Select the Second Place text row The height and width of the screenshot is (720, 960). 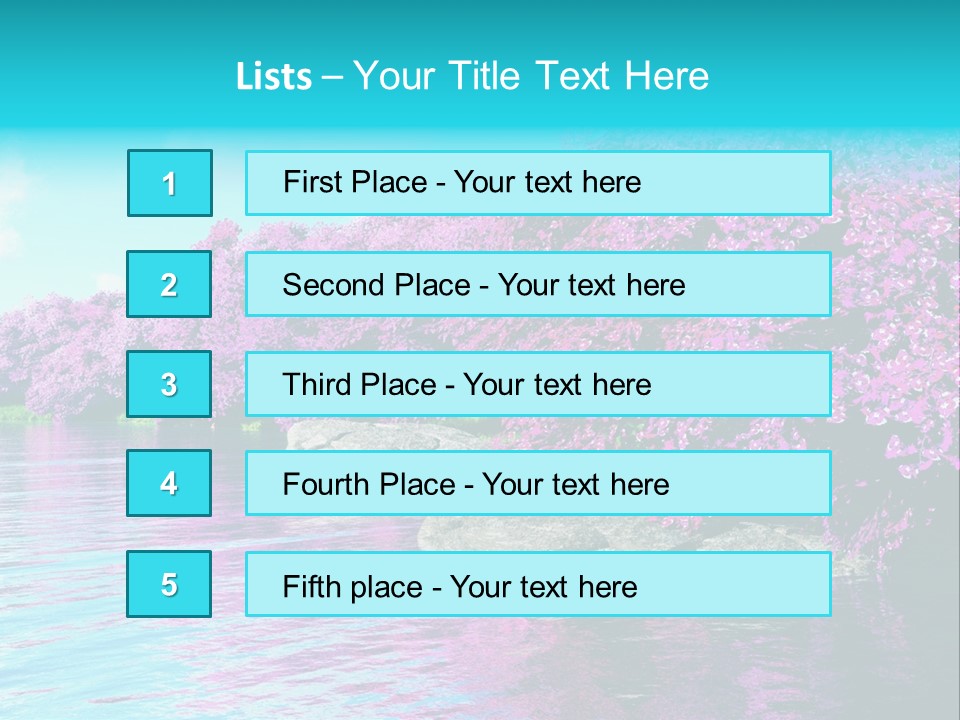(x=538, y=284)
